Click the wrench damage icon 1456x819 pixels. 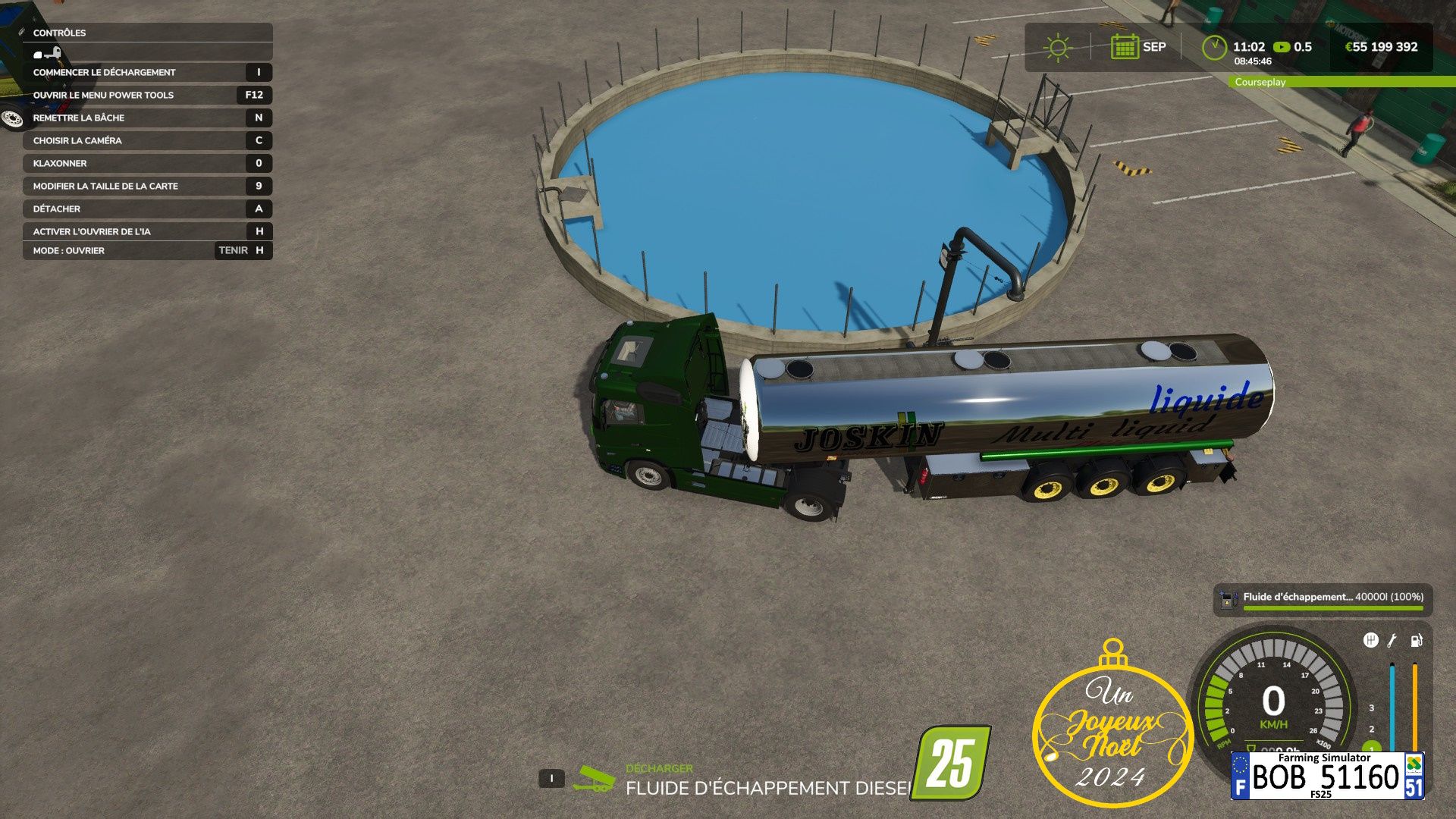point(1392,641)
